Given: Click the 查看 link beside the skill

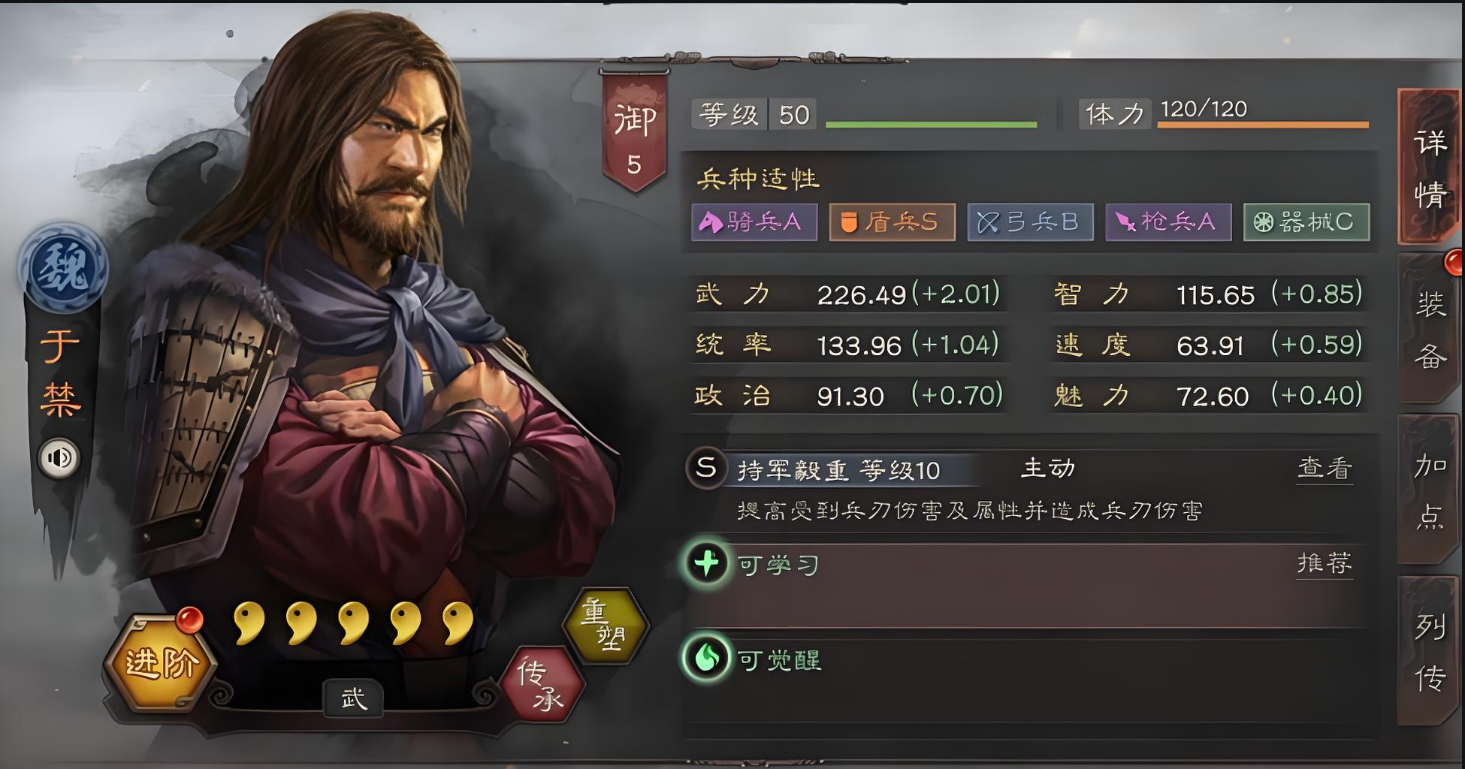Looking at the screenshot, I should click(x=1323, y=468).
